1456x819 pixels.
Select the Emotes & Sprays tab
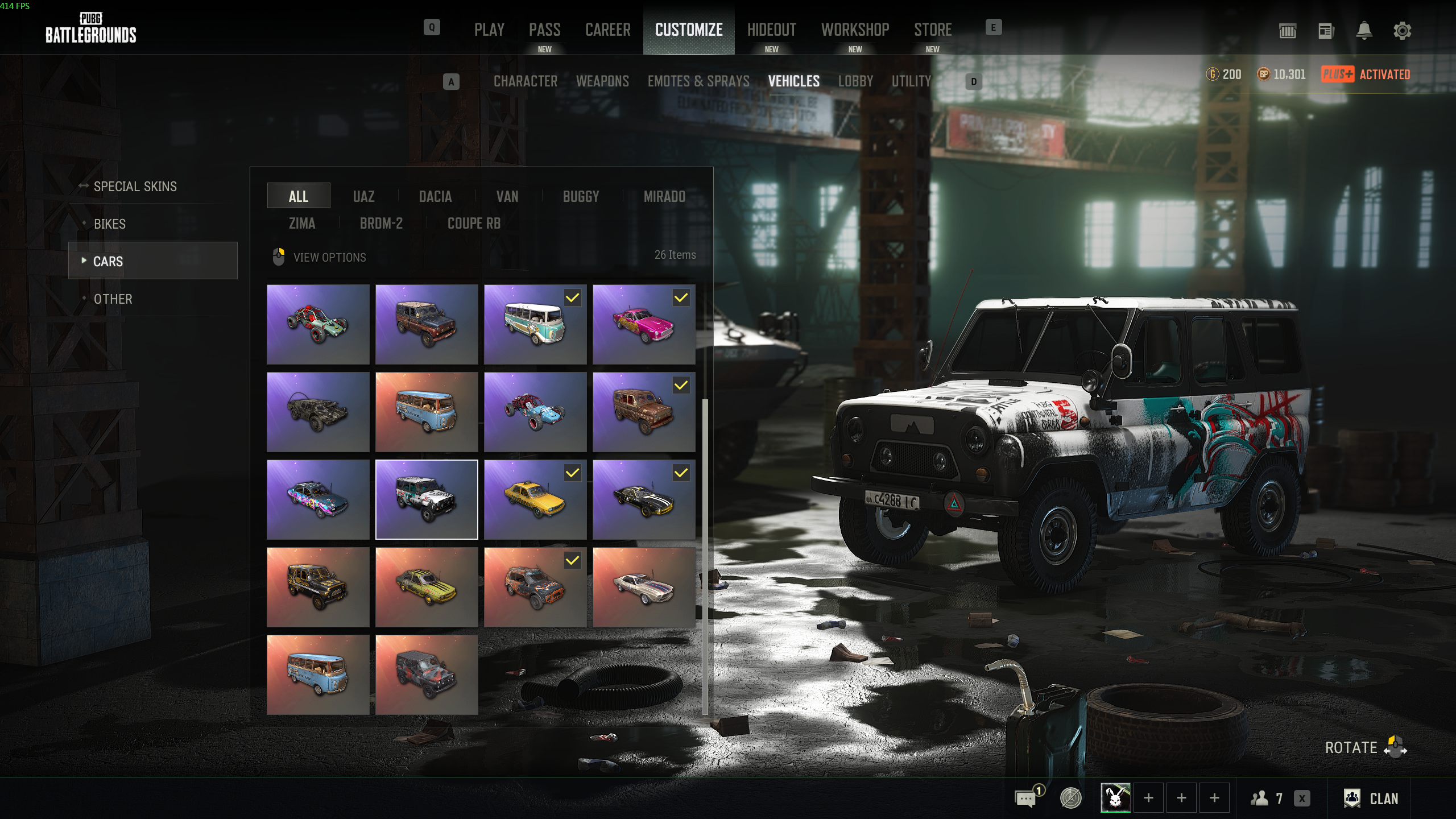(698, 81)
